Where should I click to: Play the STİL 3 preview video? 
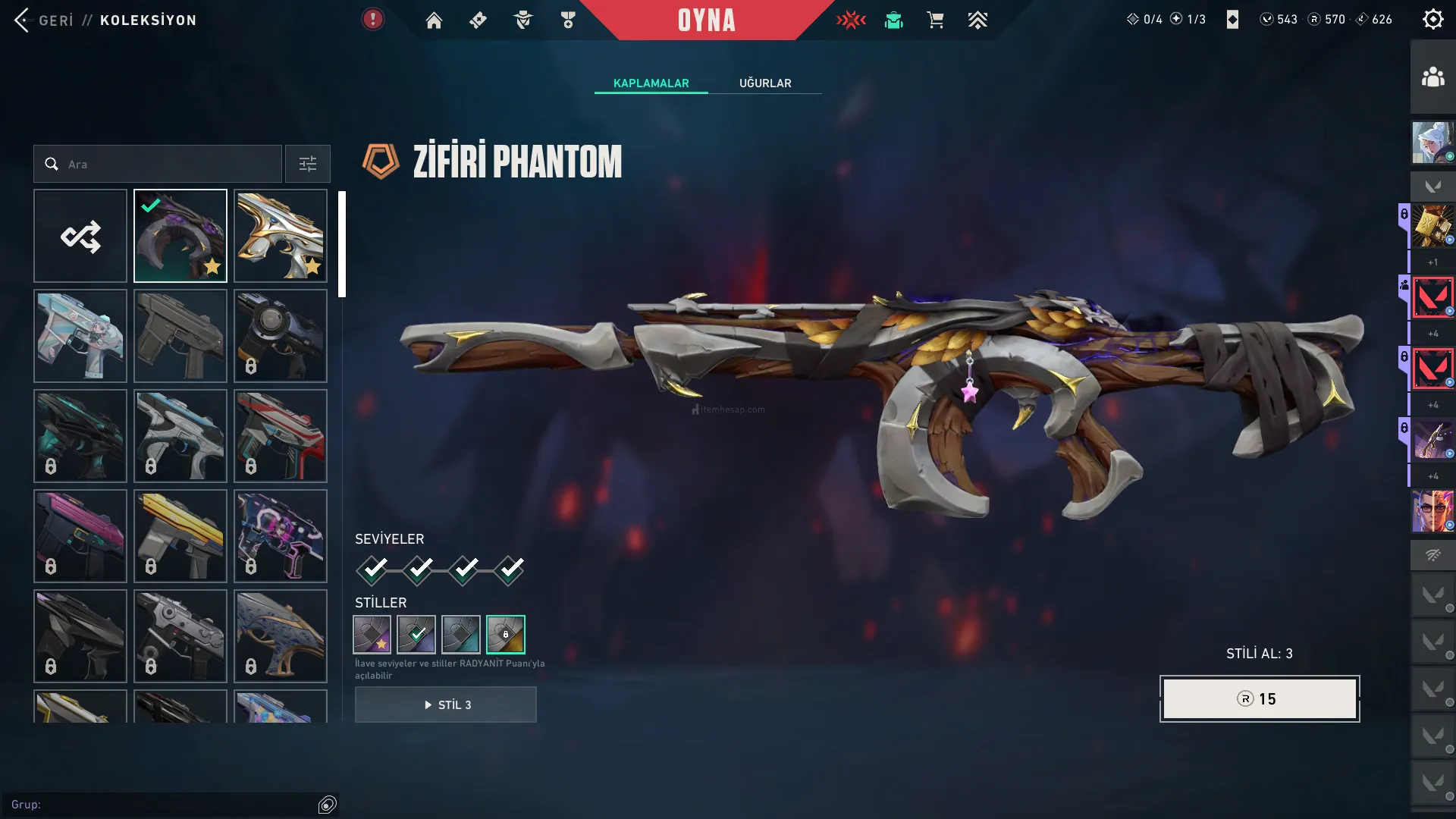(x=446, y=704)
